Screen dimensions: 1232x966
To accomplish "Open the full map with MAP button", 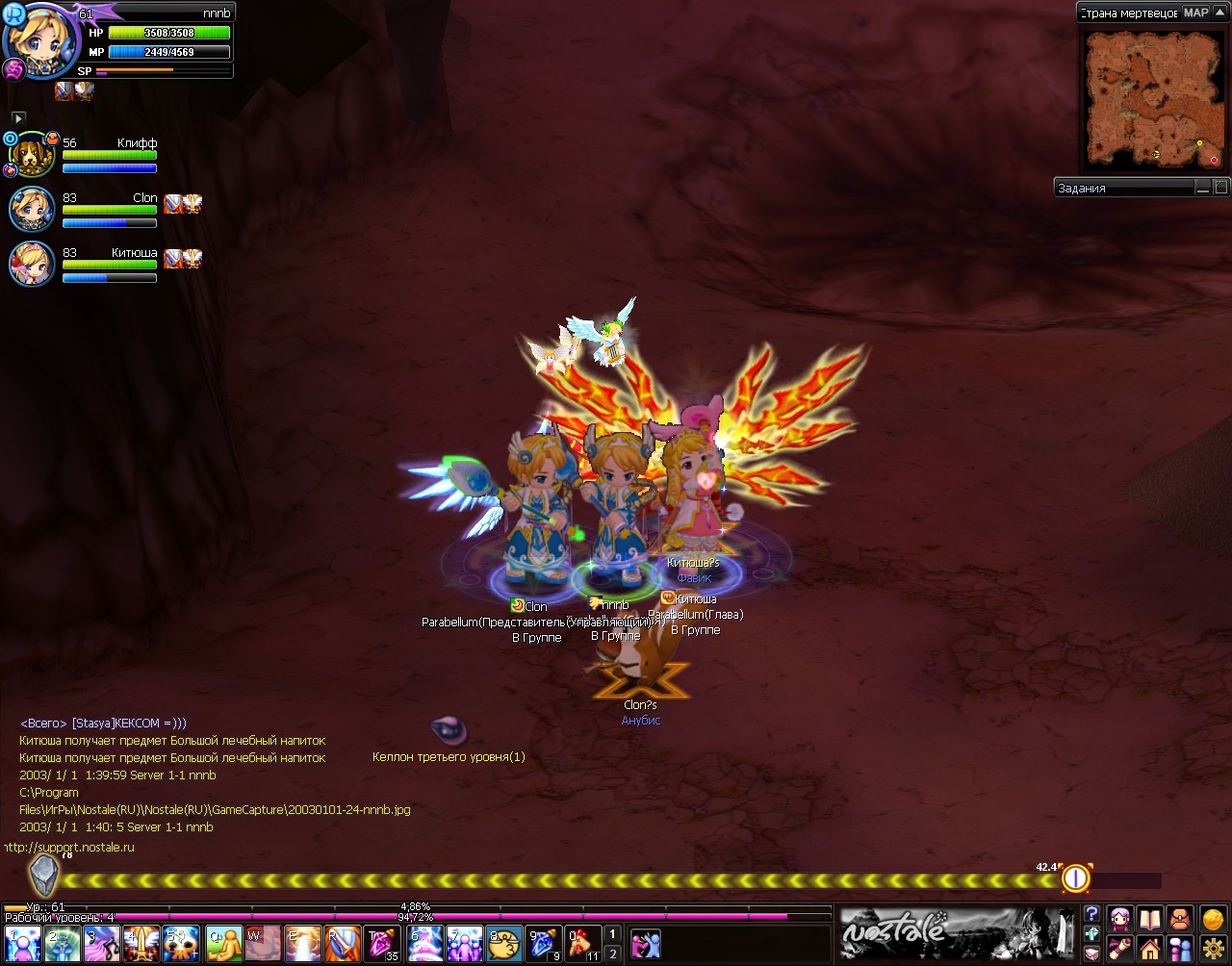I will click(x=1195, y=13).
